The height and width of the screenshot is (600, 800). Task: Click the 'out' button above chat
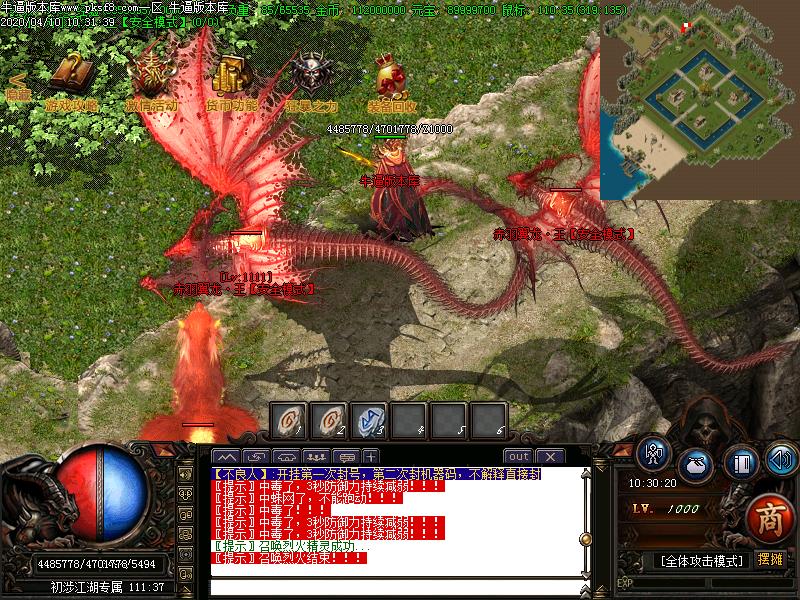tap(518, 457)
